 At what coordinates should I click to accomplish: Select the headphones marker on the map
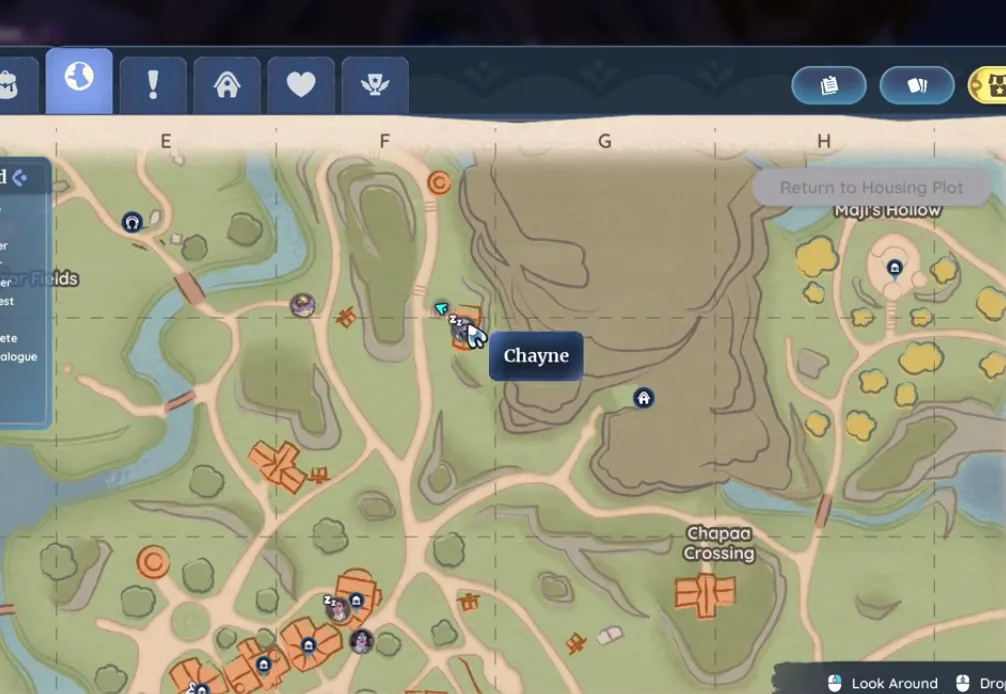coord(131,222)
